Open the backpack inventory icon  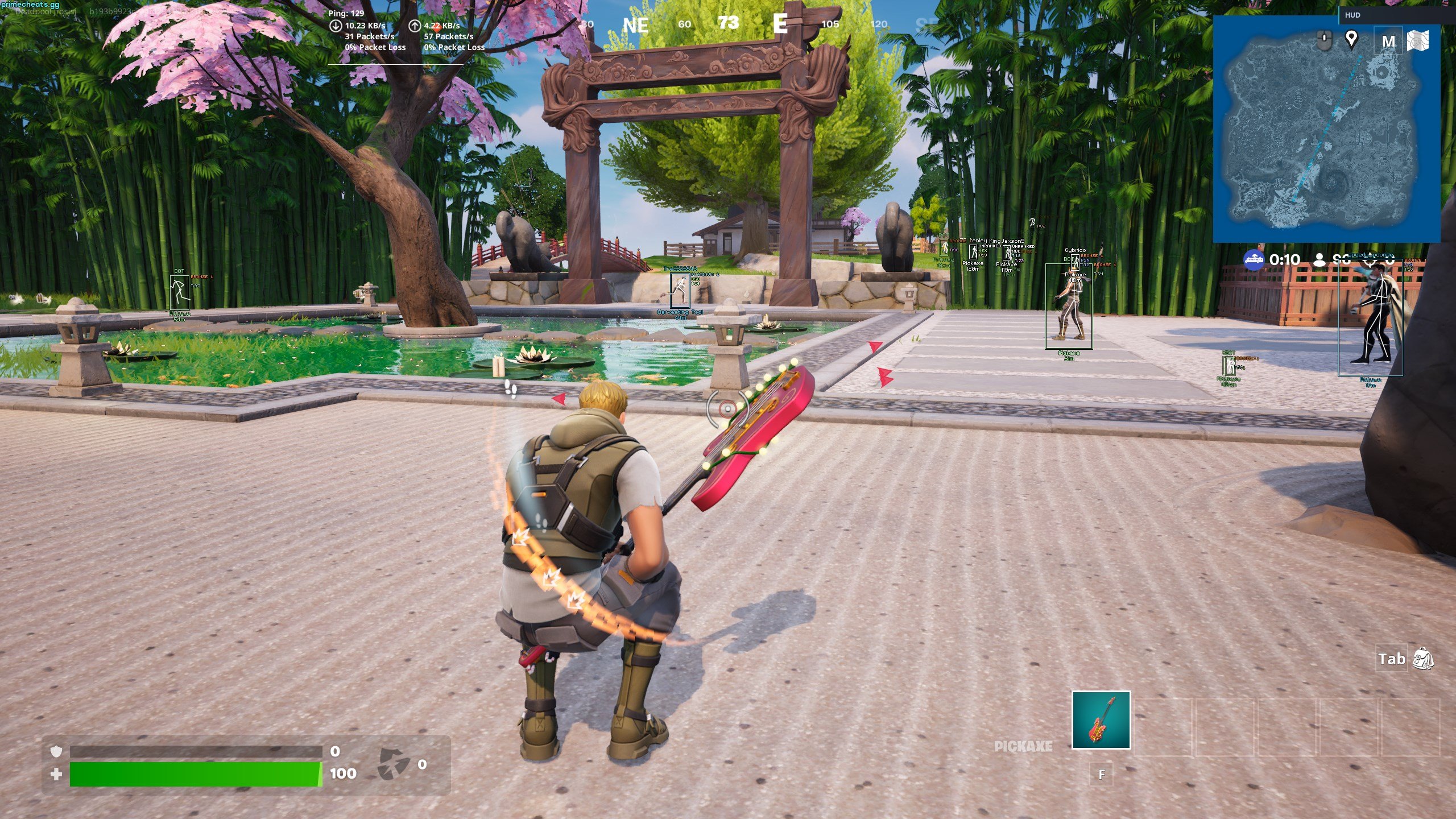tap(1422, 659)
